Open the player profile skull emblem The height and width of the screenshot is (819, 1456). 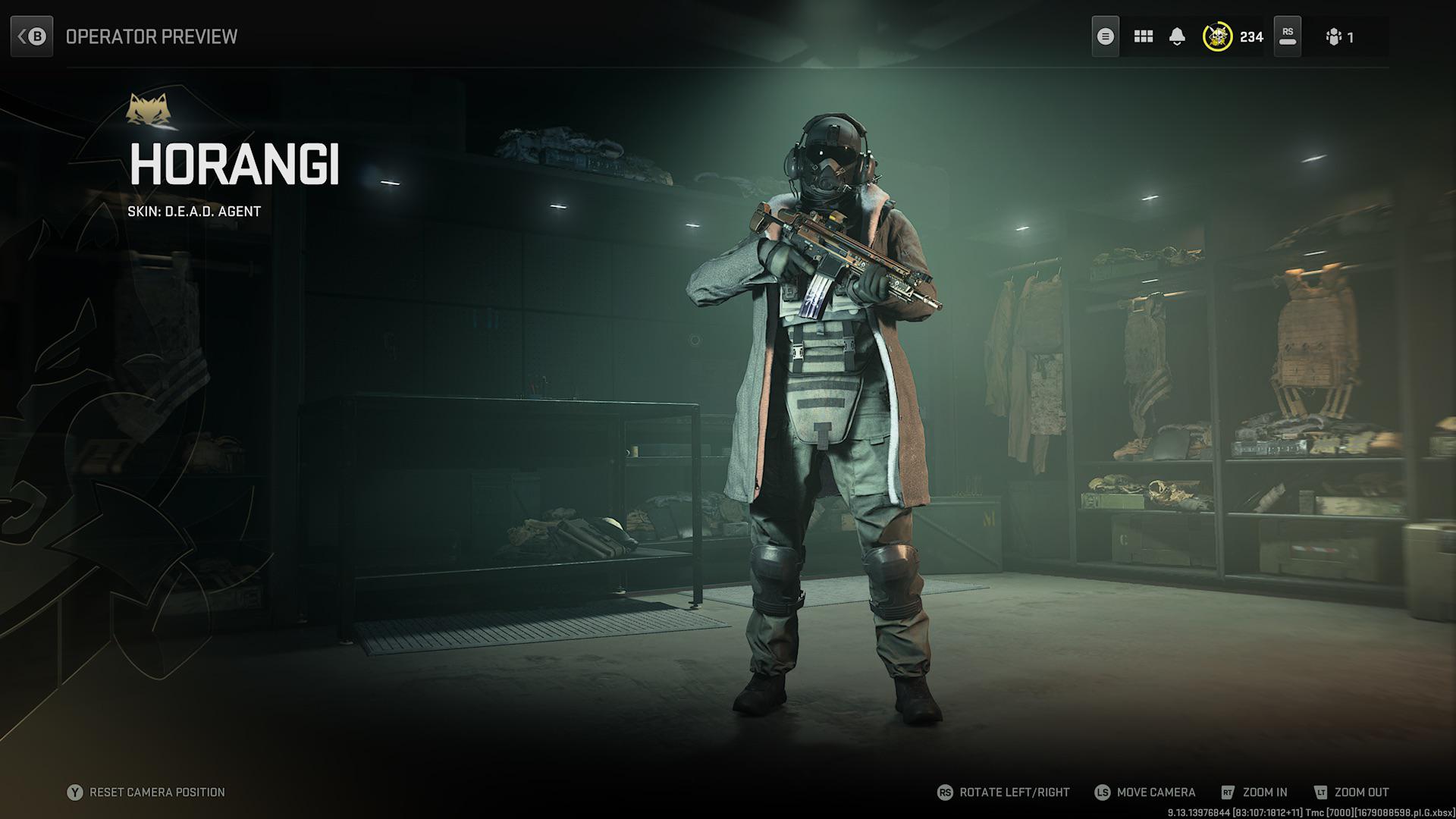tap(1217, 36)
